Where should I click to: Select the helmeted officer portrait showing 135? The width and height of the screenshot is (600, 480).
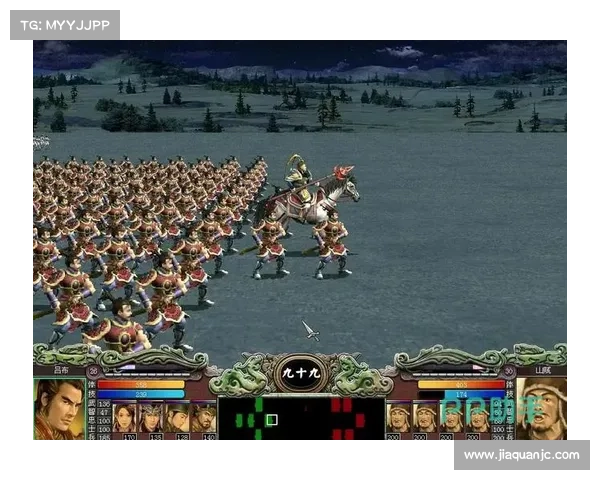(x=151, y=415)
